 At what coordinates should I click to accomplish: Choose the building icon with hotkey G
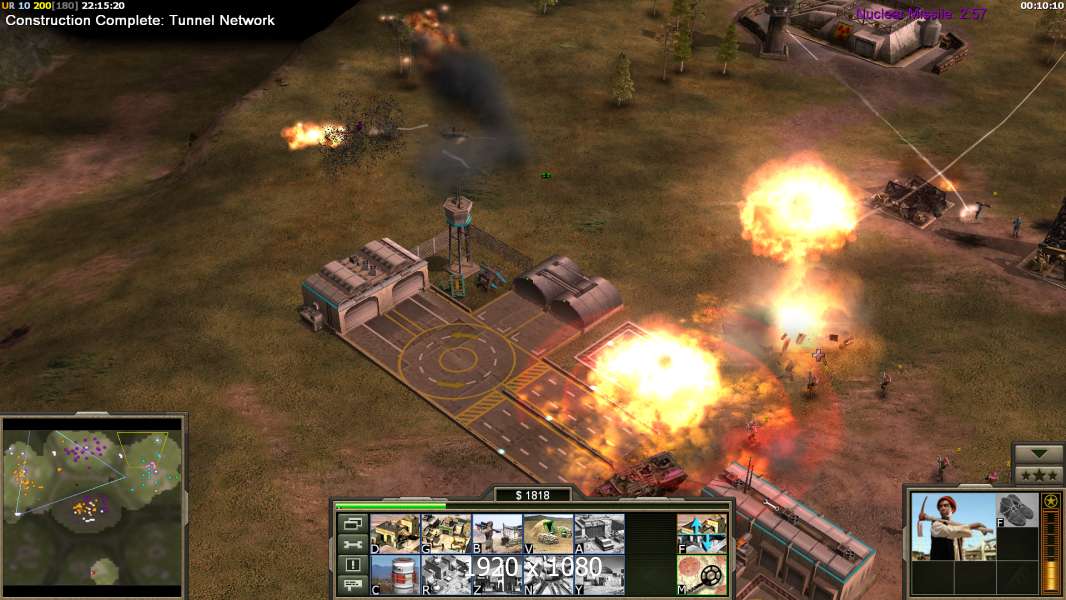click(x=446, y=534)
